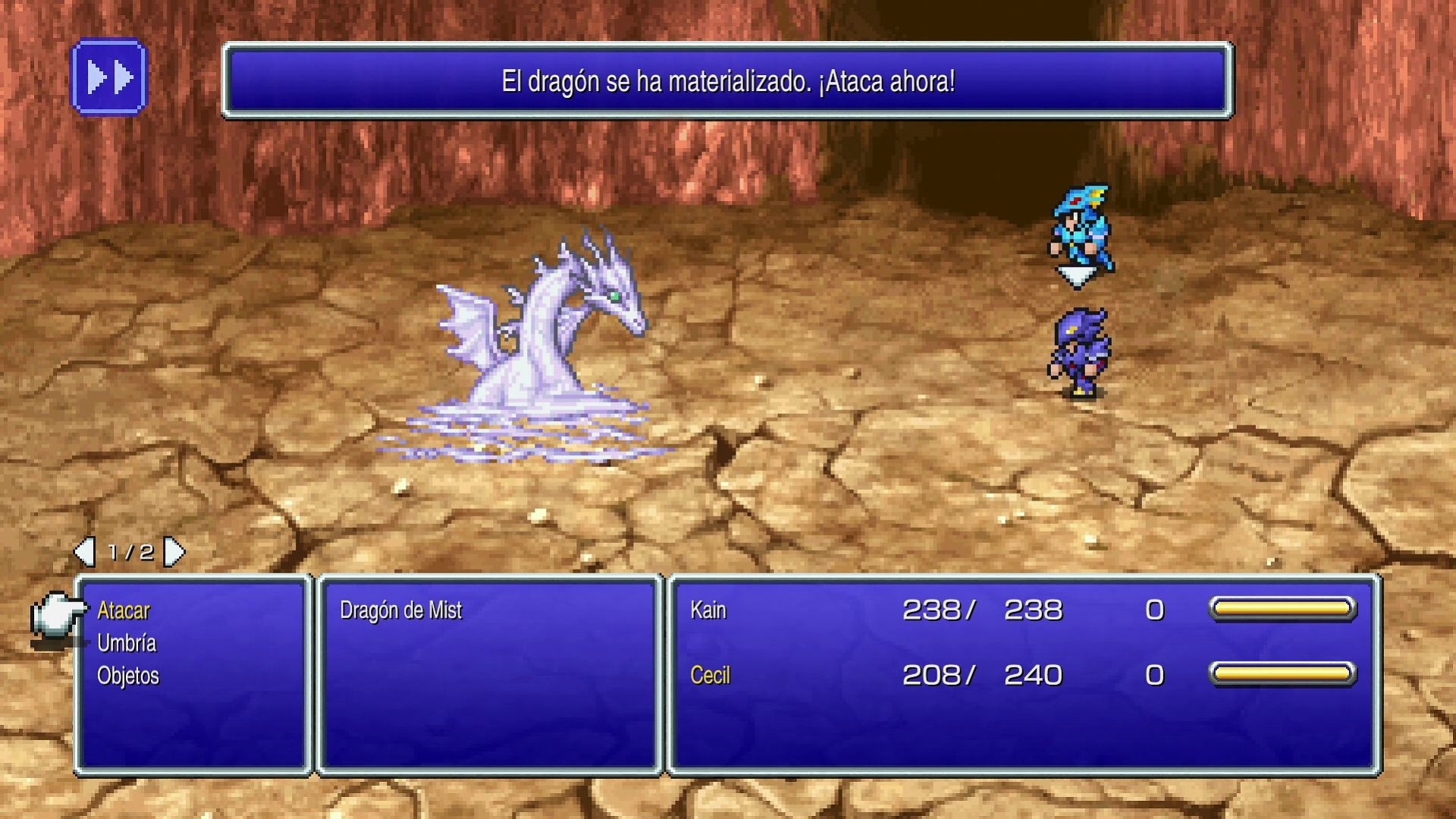Toggle selection of Dragón de Mist entry
Screen dimensions: 1456x819
pyautogui.click(x=403, y=609)
